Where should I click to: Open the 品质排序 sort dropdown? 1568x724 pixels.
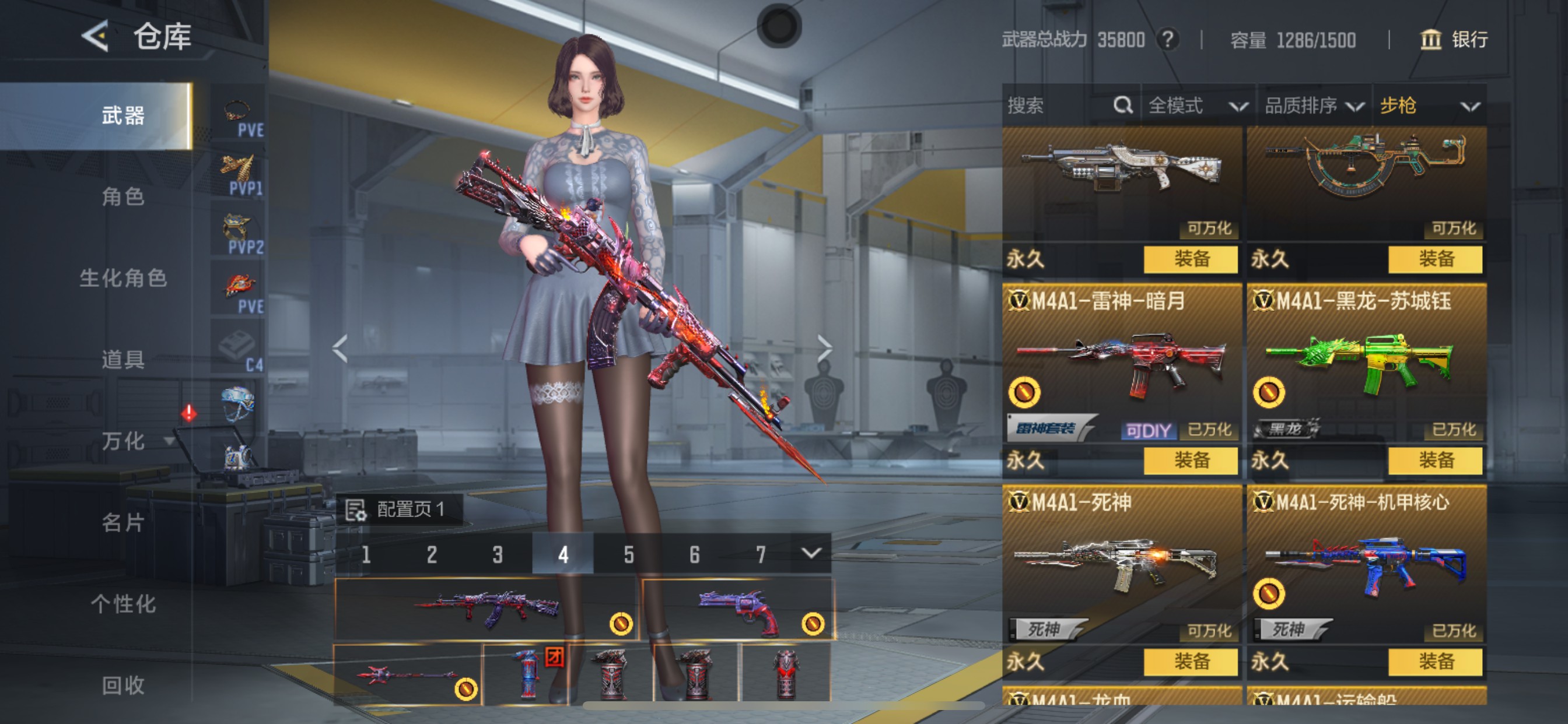coord(1313,106)
